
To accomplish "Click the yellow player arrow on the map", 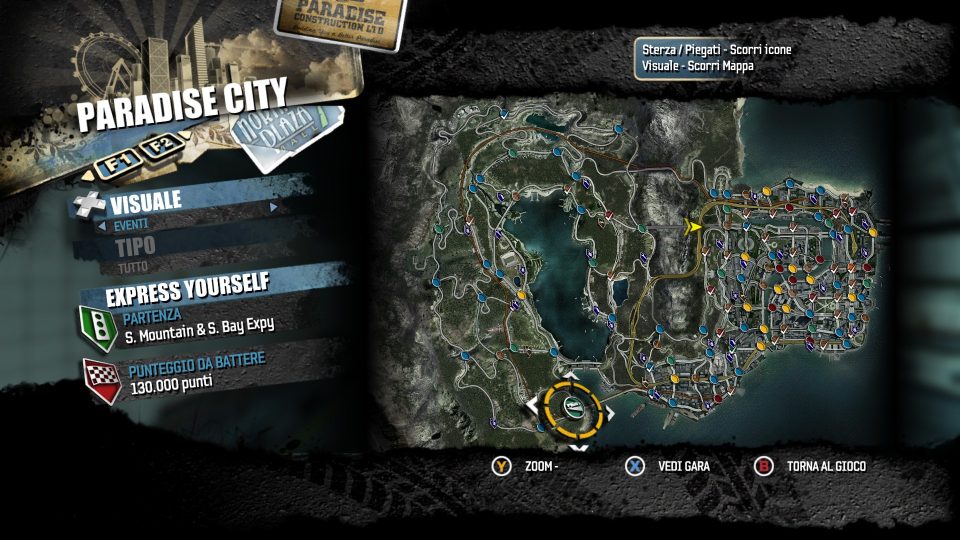I will 691,227.
